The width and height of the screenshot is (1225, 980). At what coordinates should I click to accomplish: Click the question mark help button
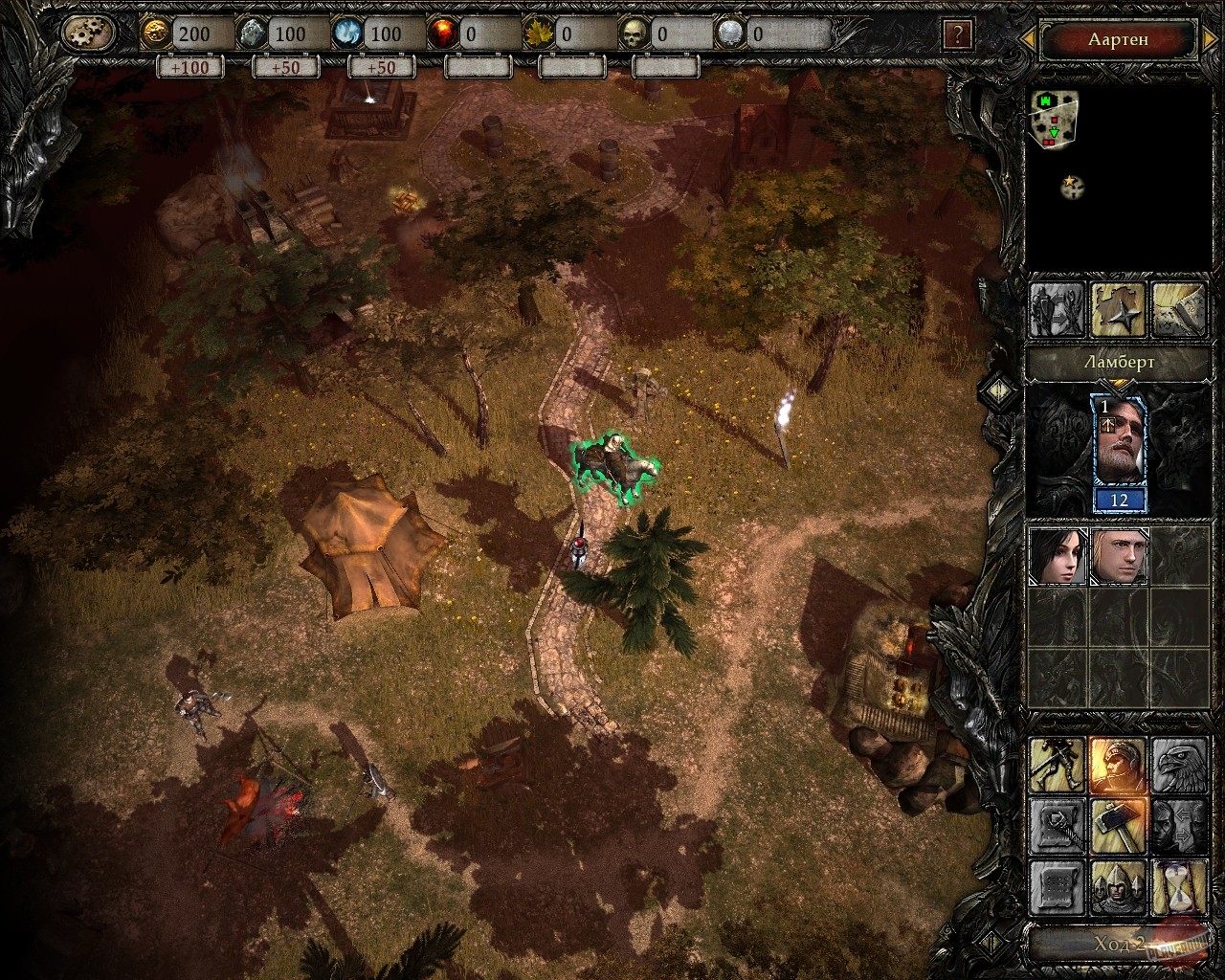(957, 35)
